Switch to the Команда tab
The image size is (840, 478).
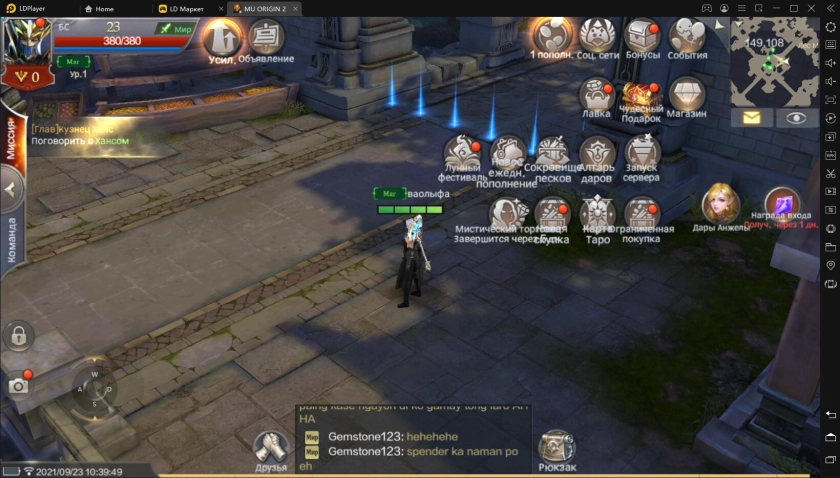pyautogui.click(x=13, y=240)
